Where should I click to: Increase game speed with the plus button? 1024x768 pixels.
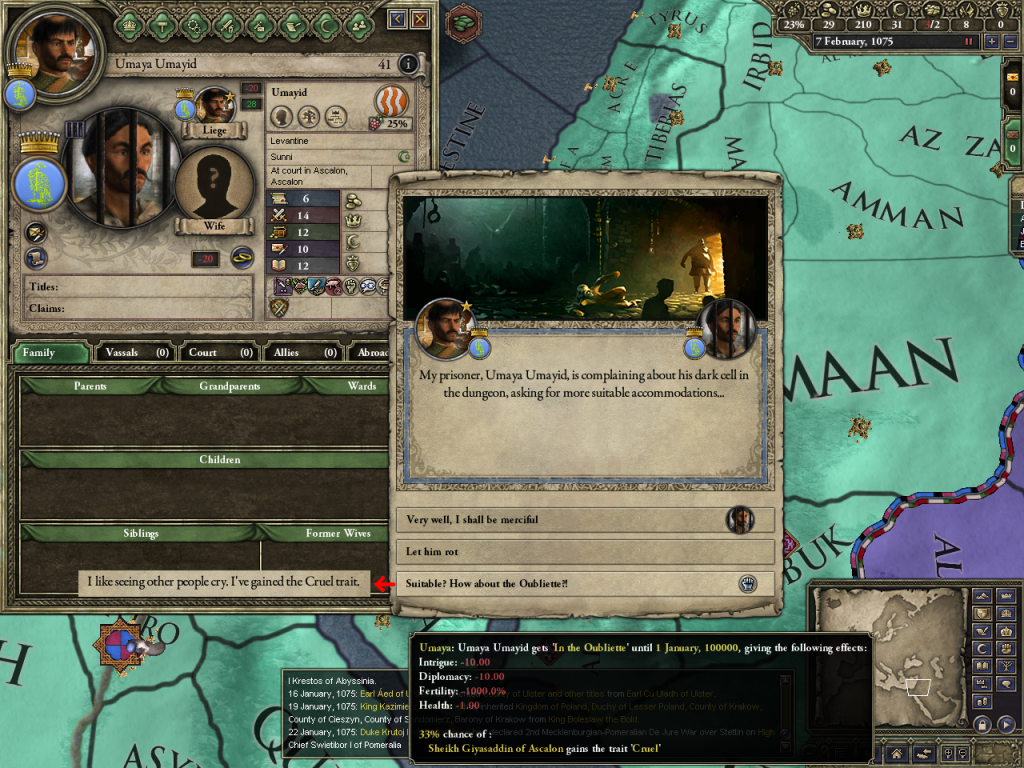(991, 42)
